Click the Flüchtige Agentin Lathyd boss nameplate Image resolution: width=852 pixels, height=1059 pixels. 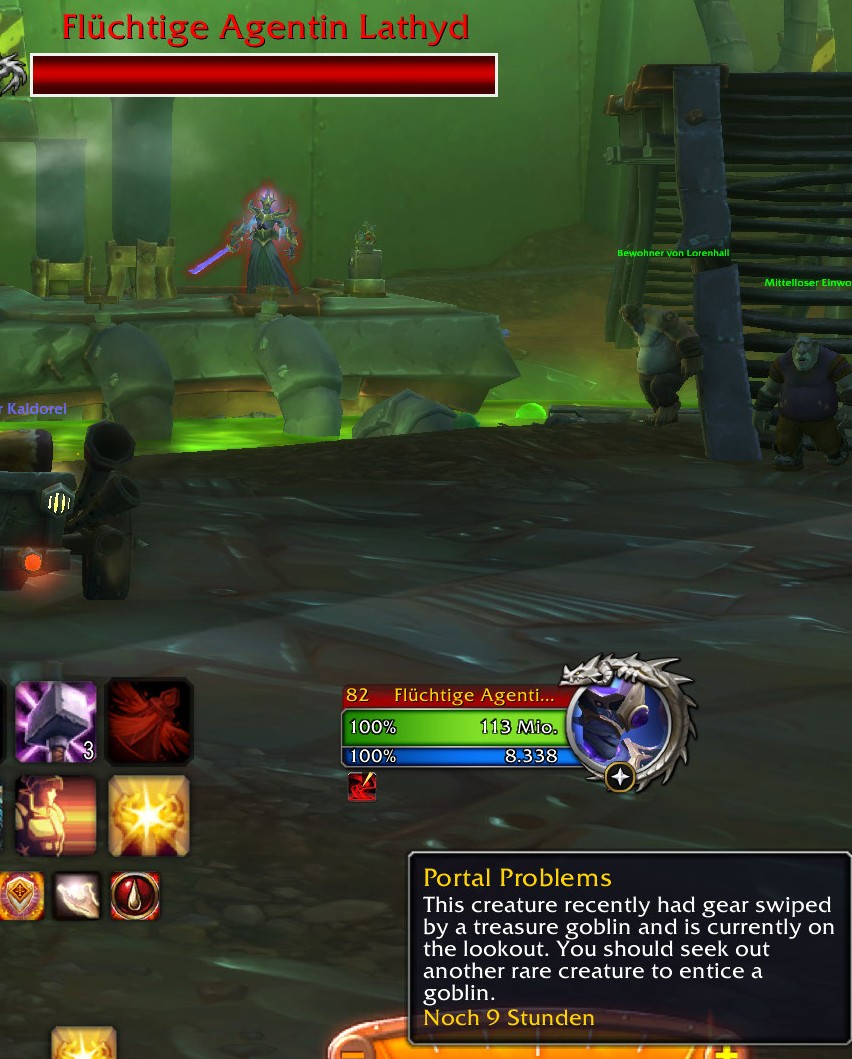point(264,75)
